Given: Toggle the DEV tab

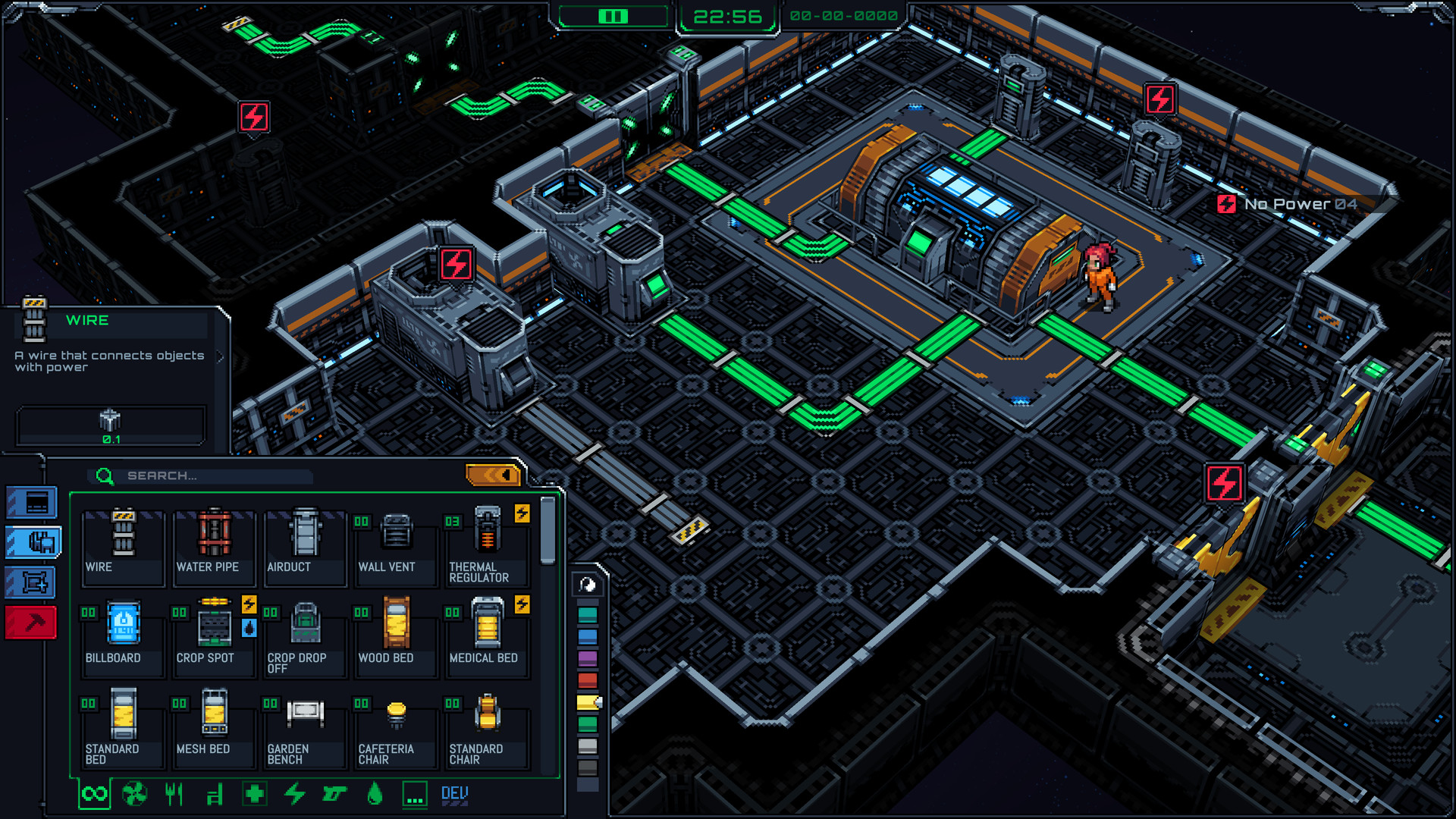Looking at the screenshot, I should click(453, 793).
